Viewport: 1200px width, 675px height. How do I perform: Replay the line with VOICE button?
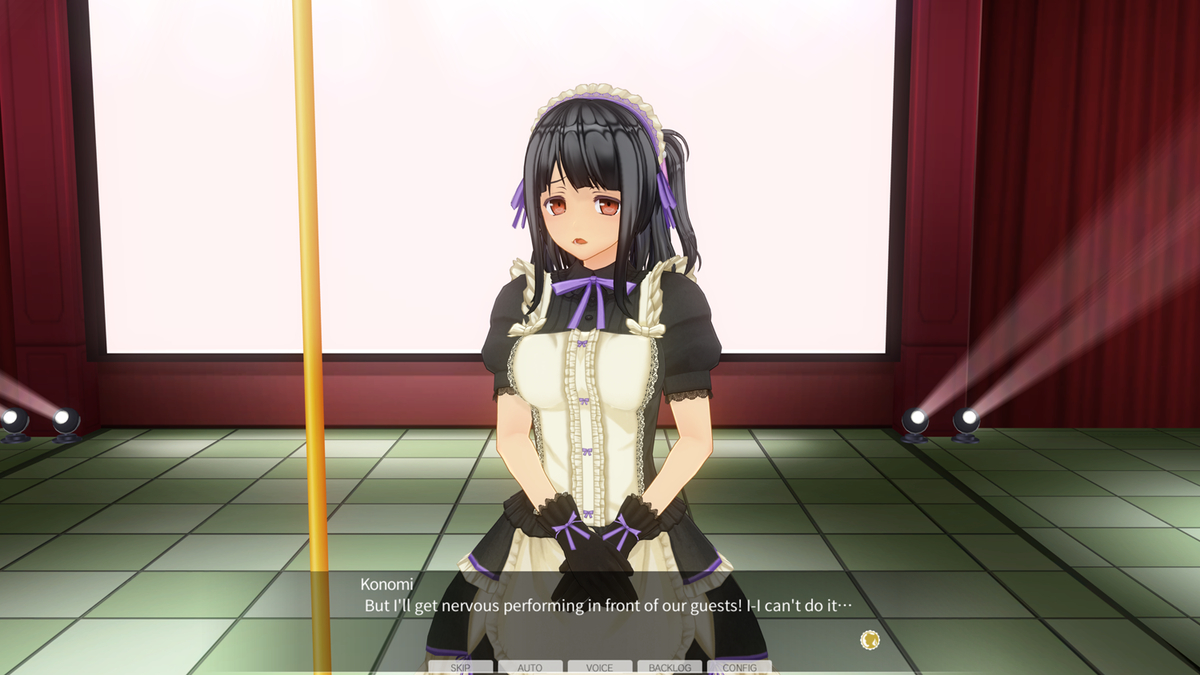[x=600, y=667]
